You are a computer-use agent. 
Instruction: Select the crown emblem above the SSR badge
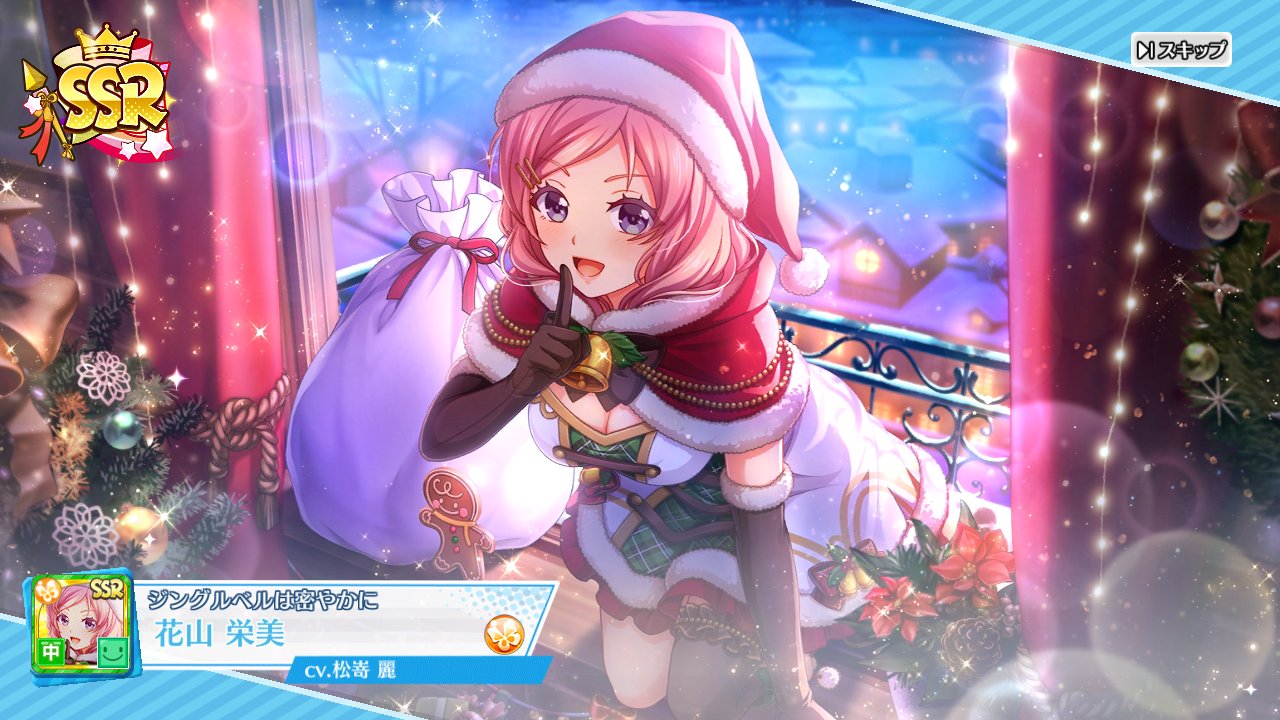(x=107, y=42)
